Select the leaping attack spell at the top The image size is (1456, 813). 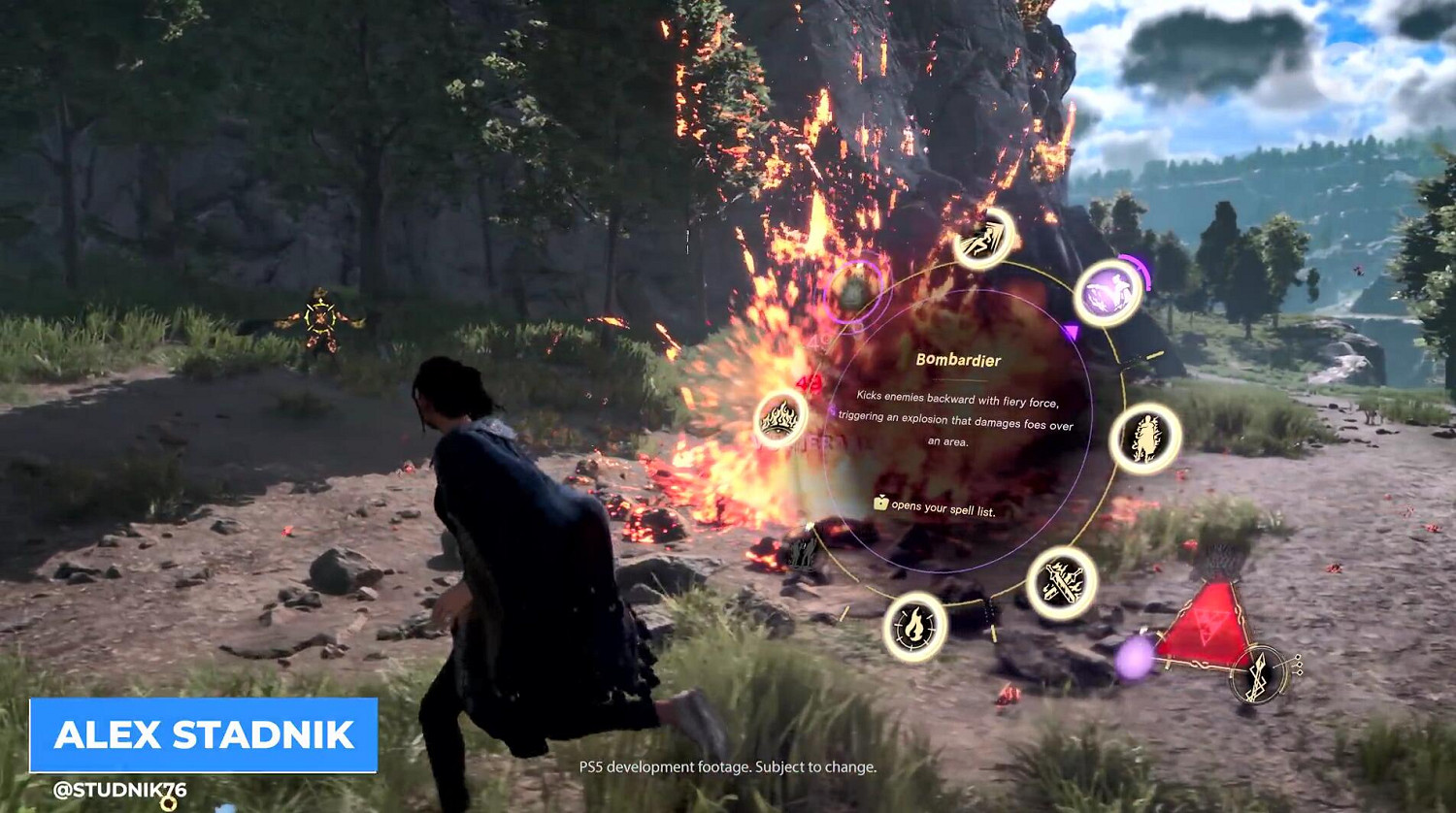982,239
